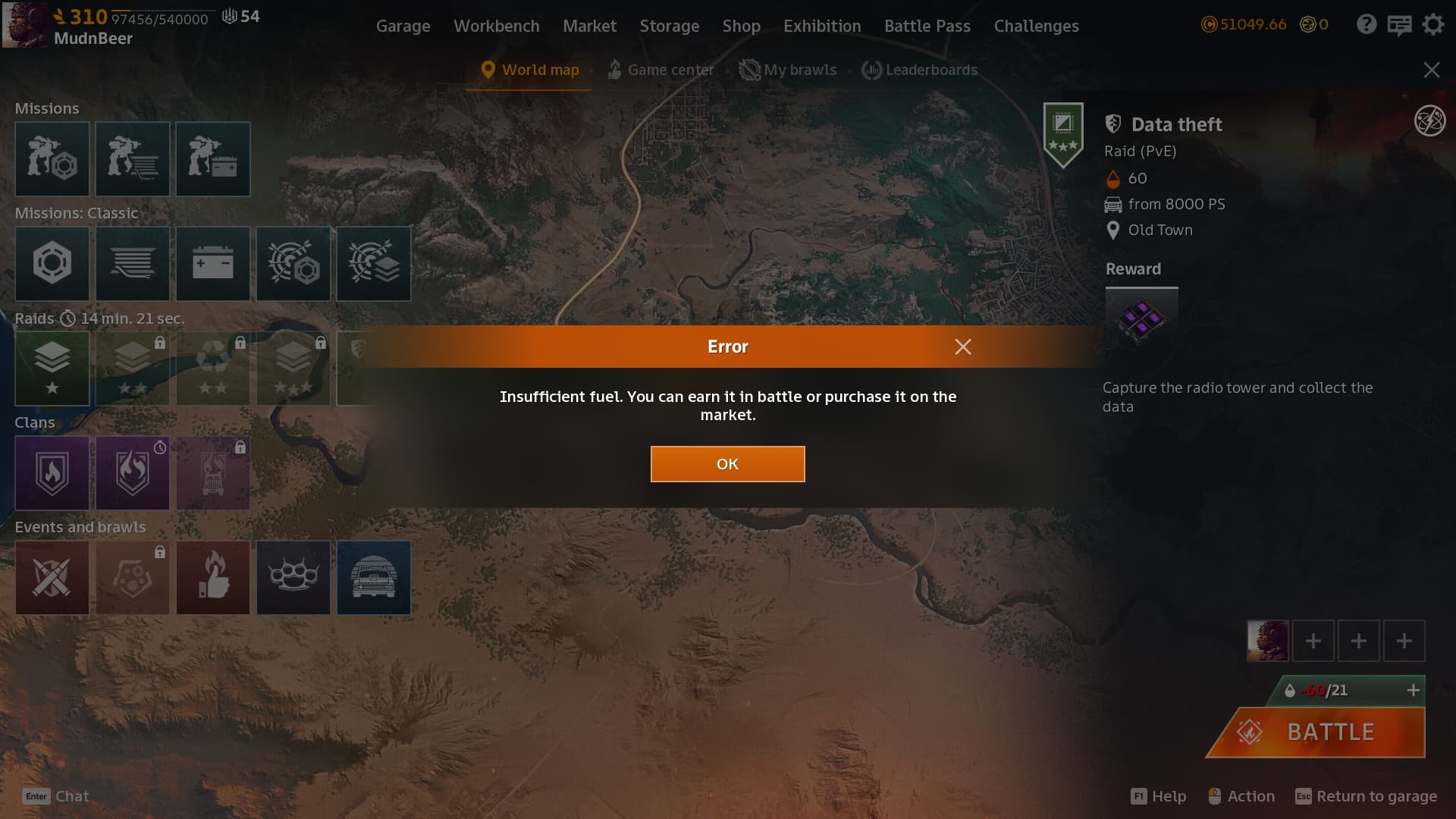Open the Exhibition
1456x819 pixels.
(x=822, y=26)
